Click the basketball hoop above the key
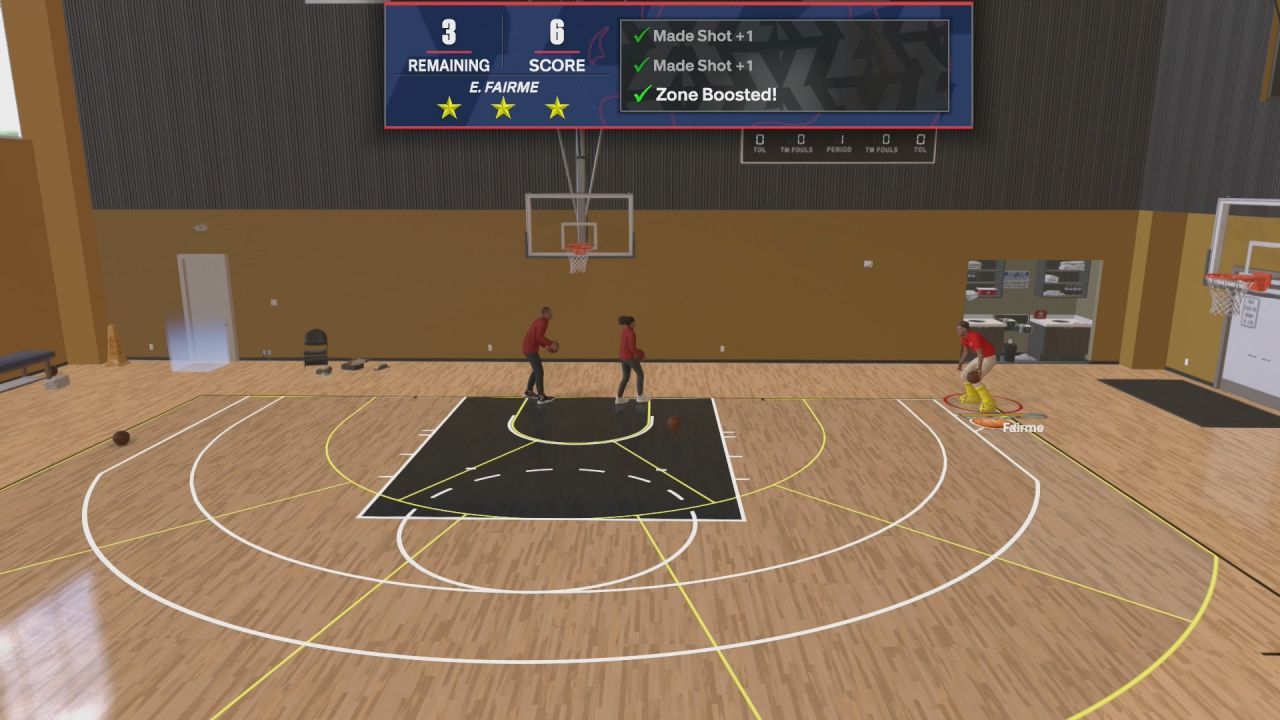This screenshot has height=720, width=1280. (x=580, y=248)
